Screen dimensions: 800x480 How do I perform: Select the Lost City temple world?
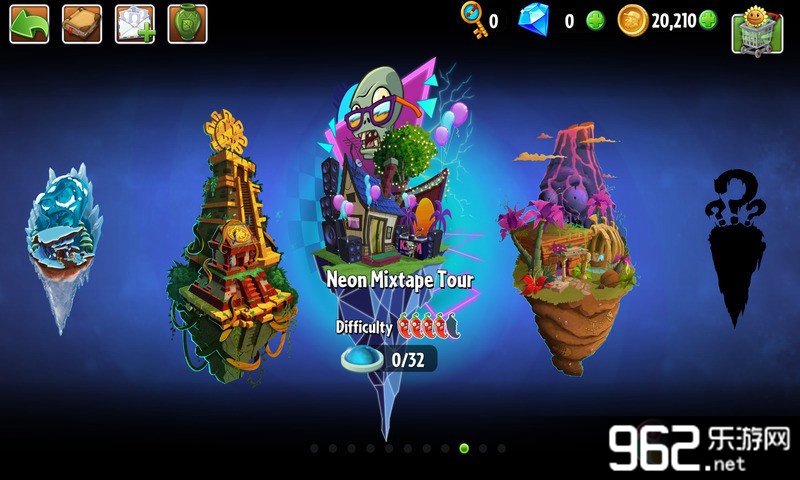click(x=229, y=250)
